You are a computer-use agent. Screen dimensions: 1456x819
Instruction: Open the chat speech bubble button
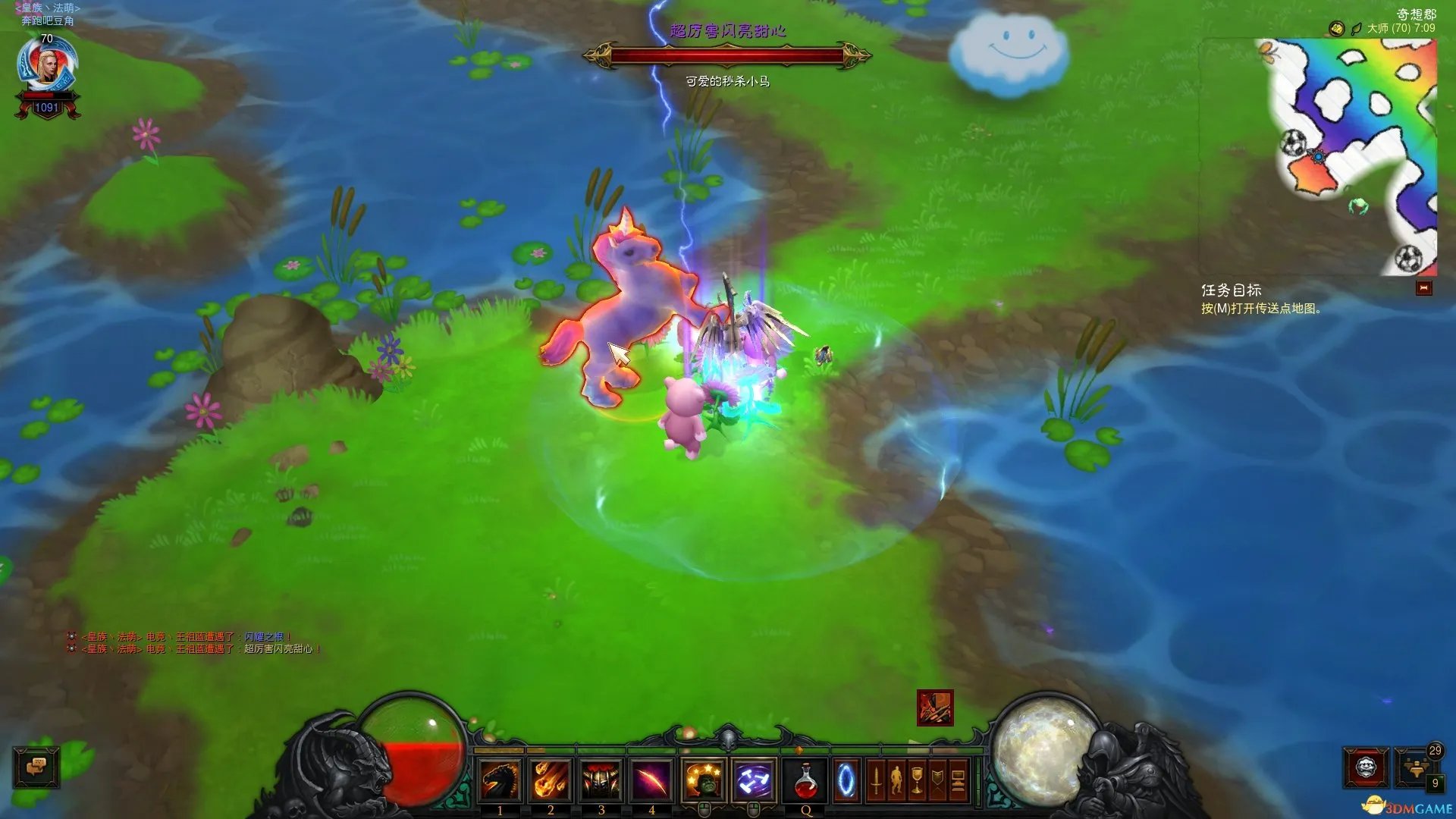click(36, 767)
